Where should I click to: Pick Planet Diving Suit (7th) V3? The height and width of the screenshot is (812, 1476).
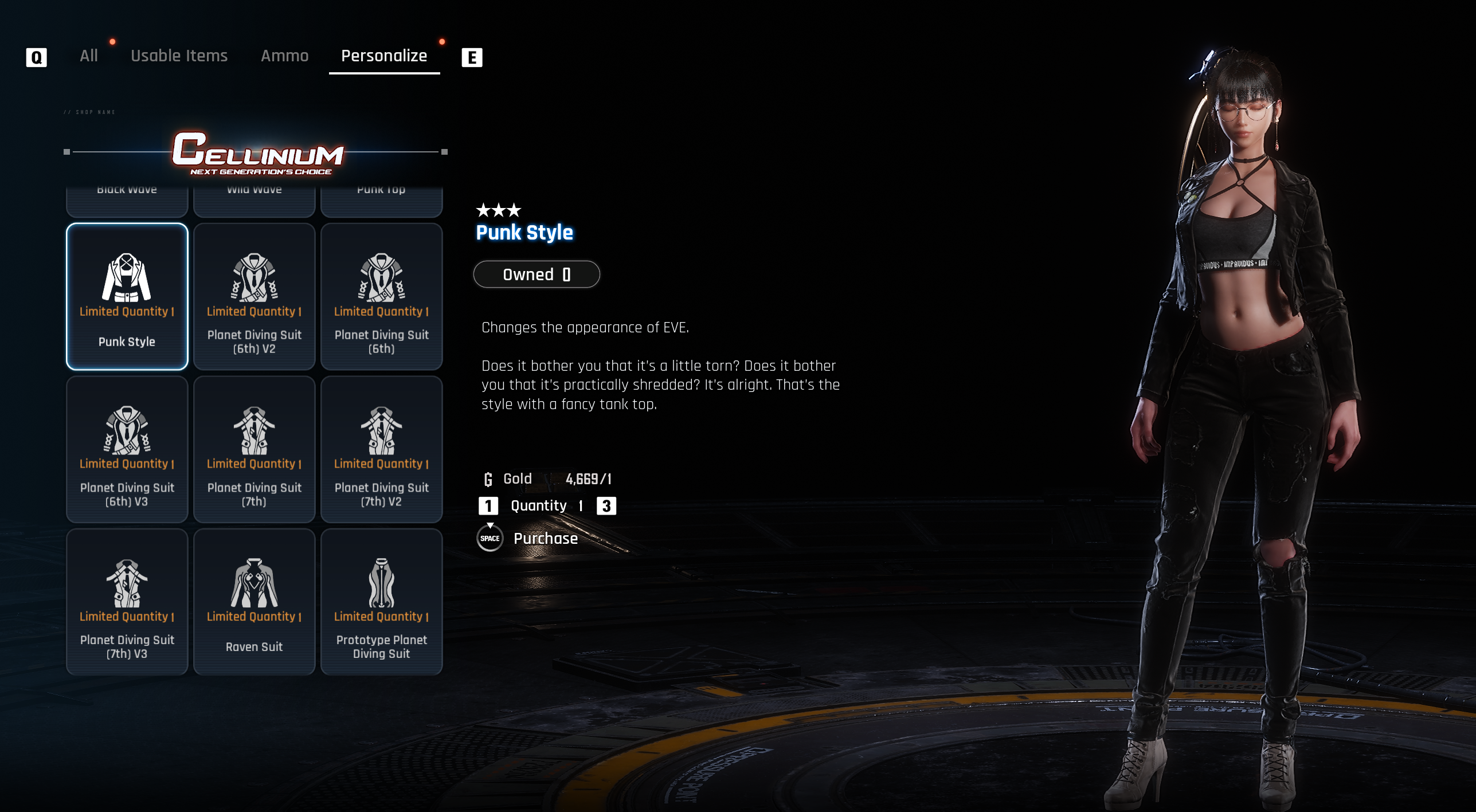pyautogui.click(x=127, y=602)
